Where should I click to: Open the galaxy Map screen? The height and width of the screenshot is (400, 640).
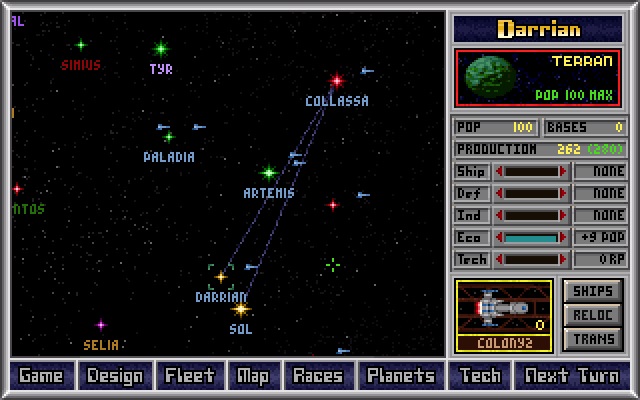(253, 376)
